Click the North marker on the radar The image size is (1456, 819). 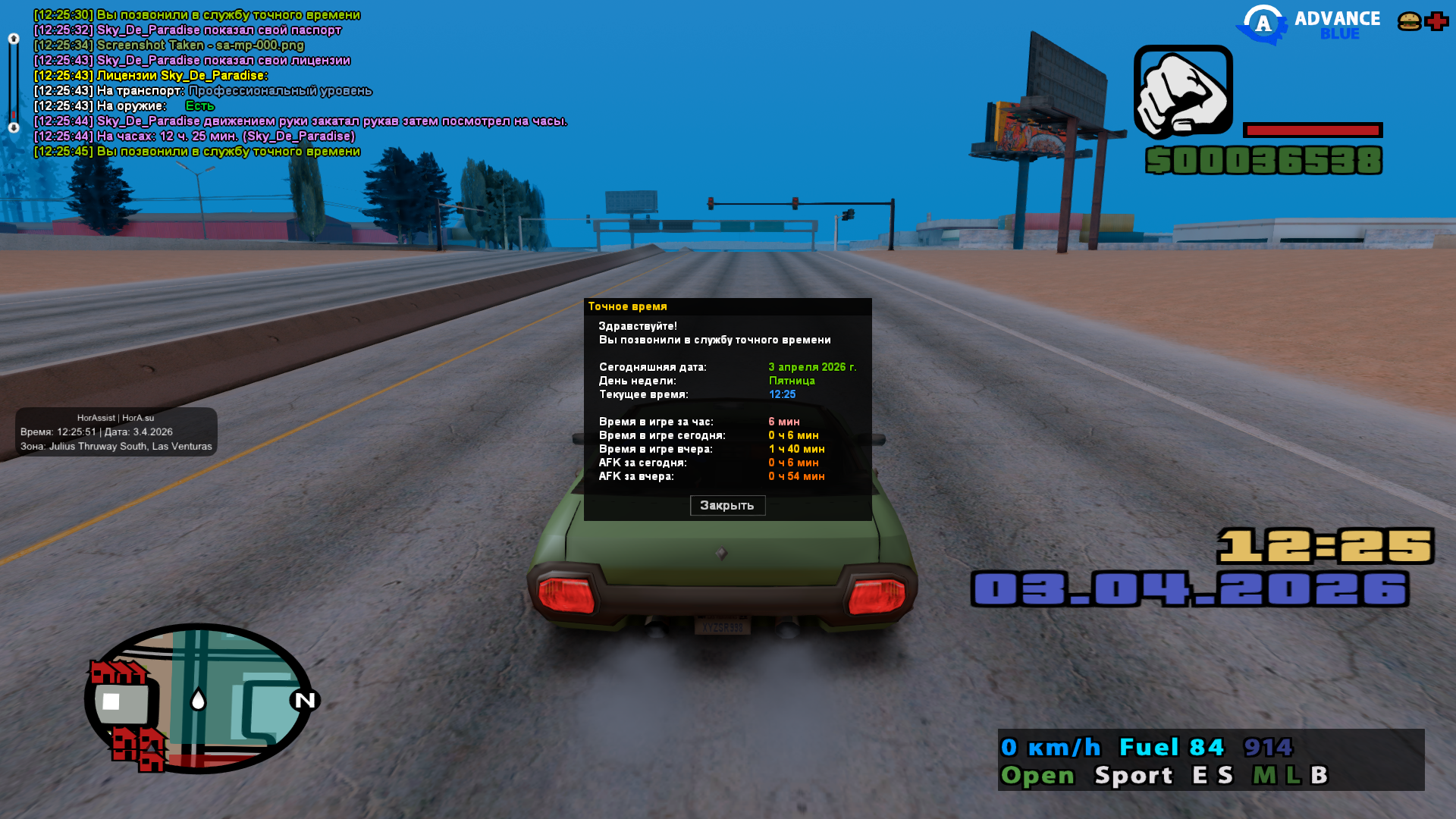305,700
